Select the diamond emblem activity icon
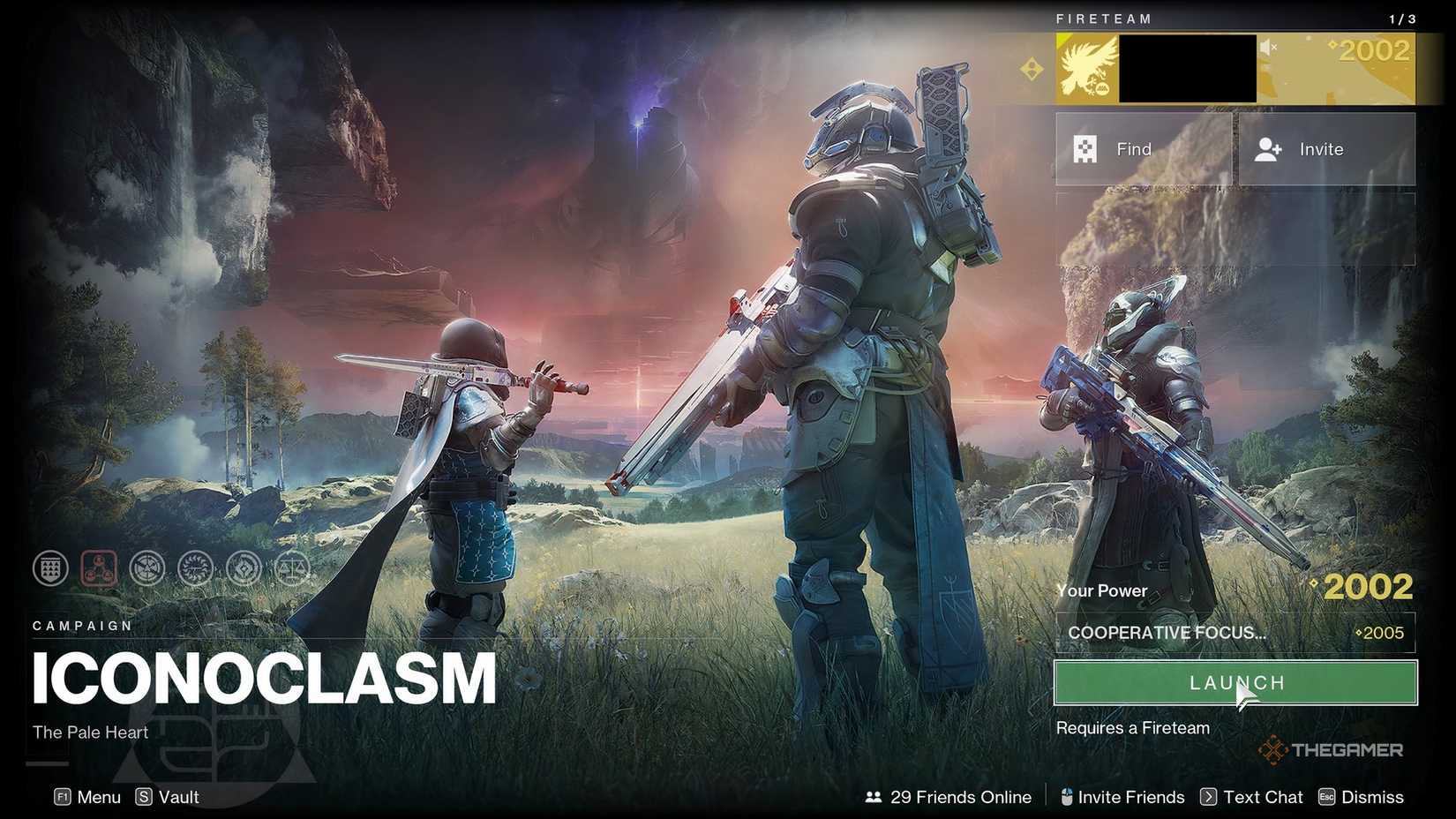 [x=244, y=568]
